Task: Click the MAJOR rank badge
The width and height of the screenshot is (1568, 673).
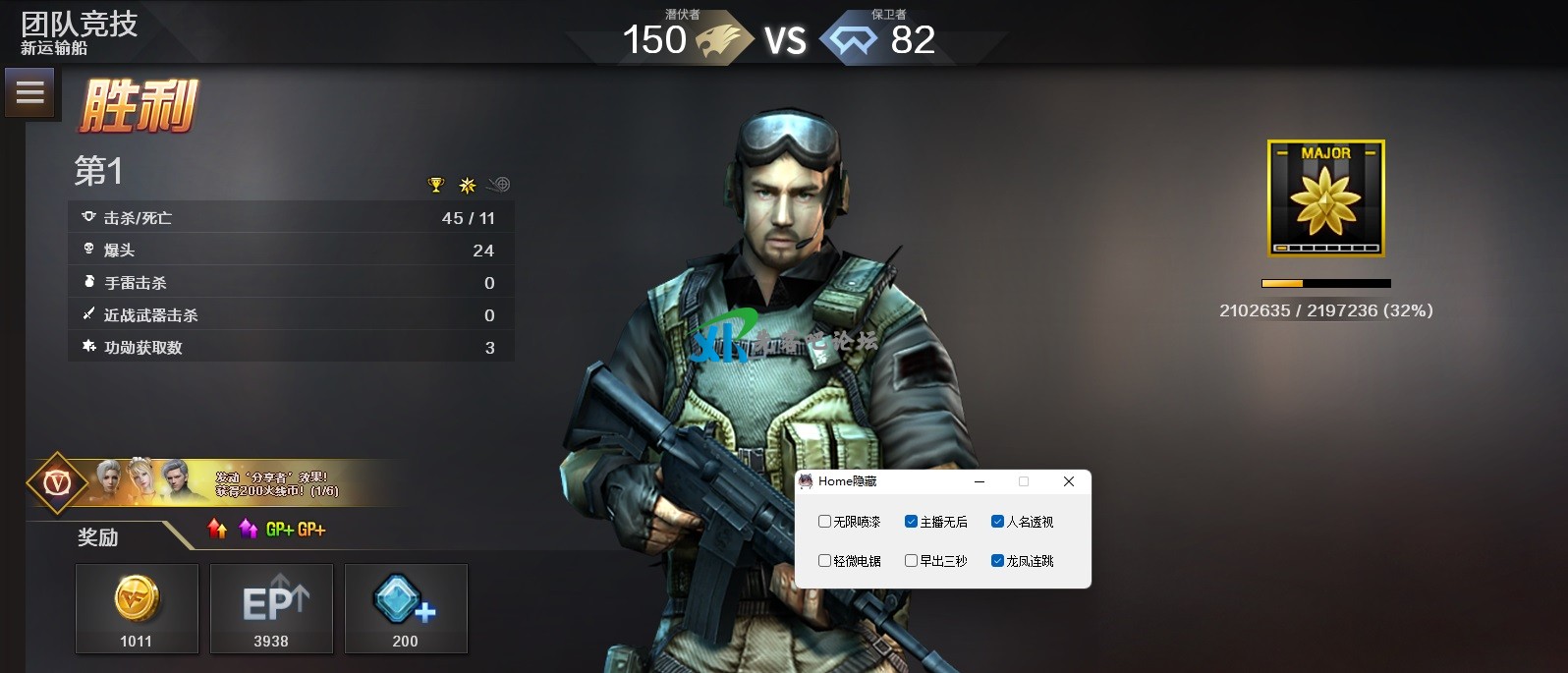Action: (1325, 198)
